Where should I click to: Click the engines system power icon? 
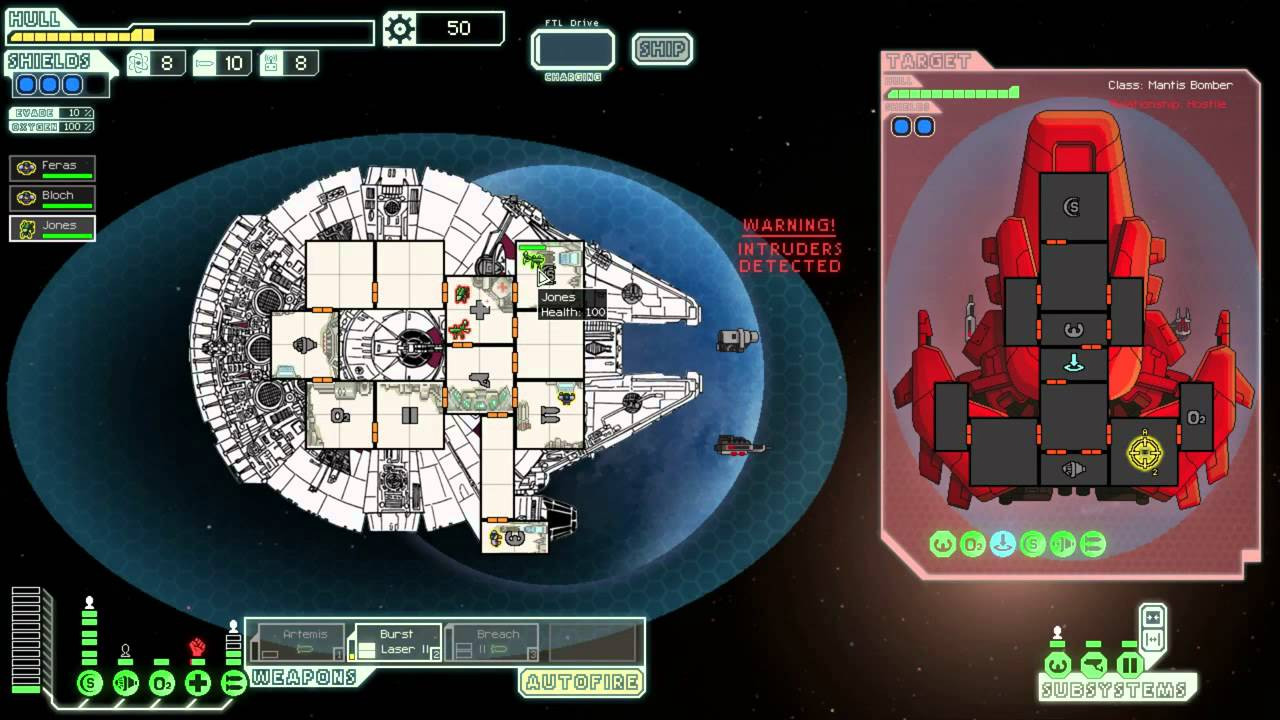coord(126,684)
